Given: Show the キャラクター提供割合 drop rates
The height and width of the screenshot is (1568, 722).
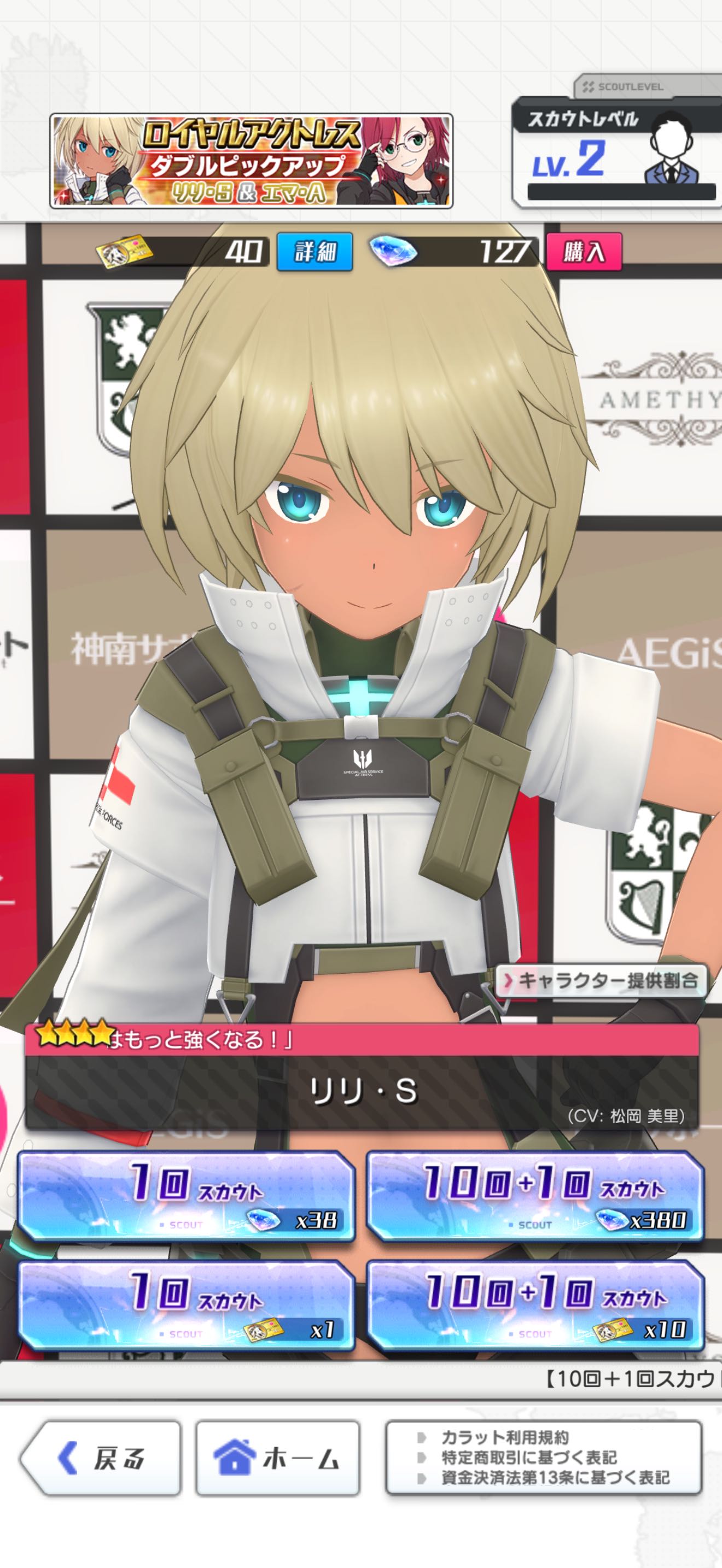Looking at the screenshot, I should (601, 981).
